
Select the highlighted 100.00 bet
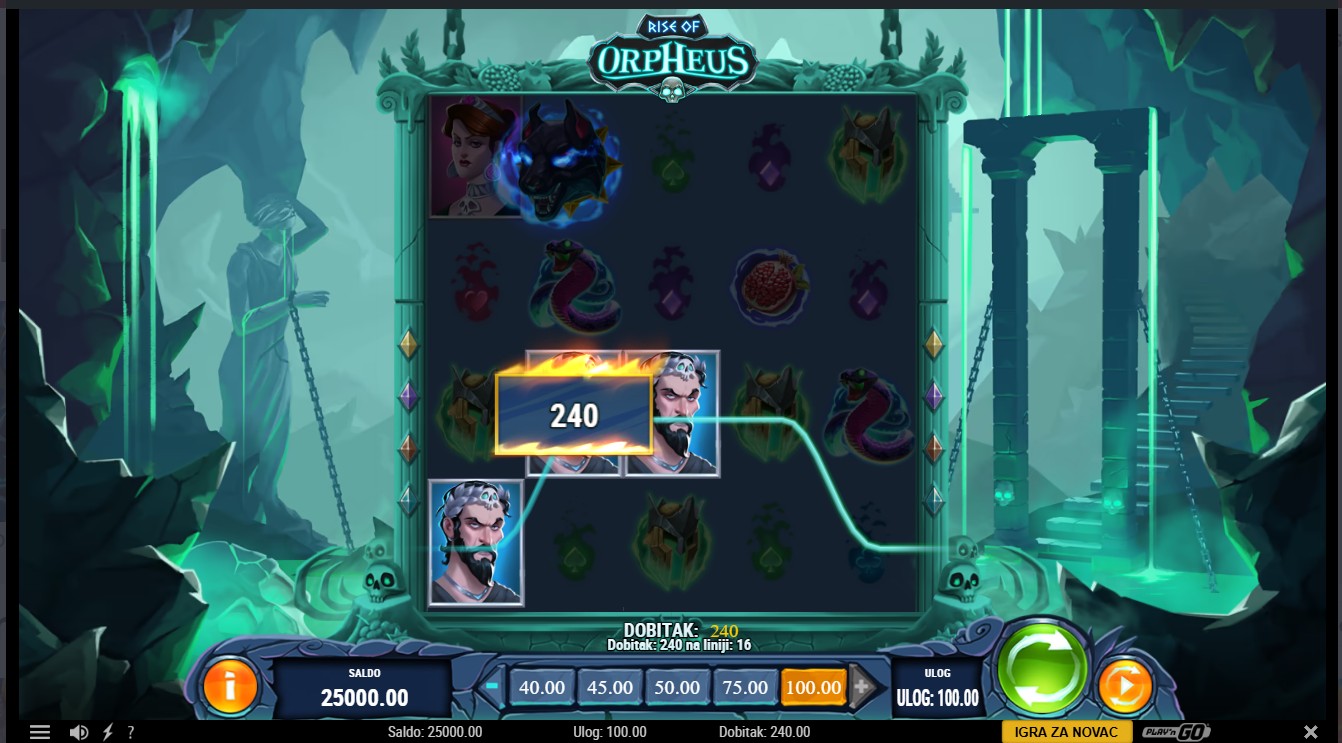pyautogui.click(x=813, y=687)
